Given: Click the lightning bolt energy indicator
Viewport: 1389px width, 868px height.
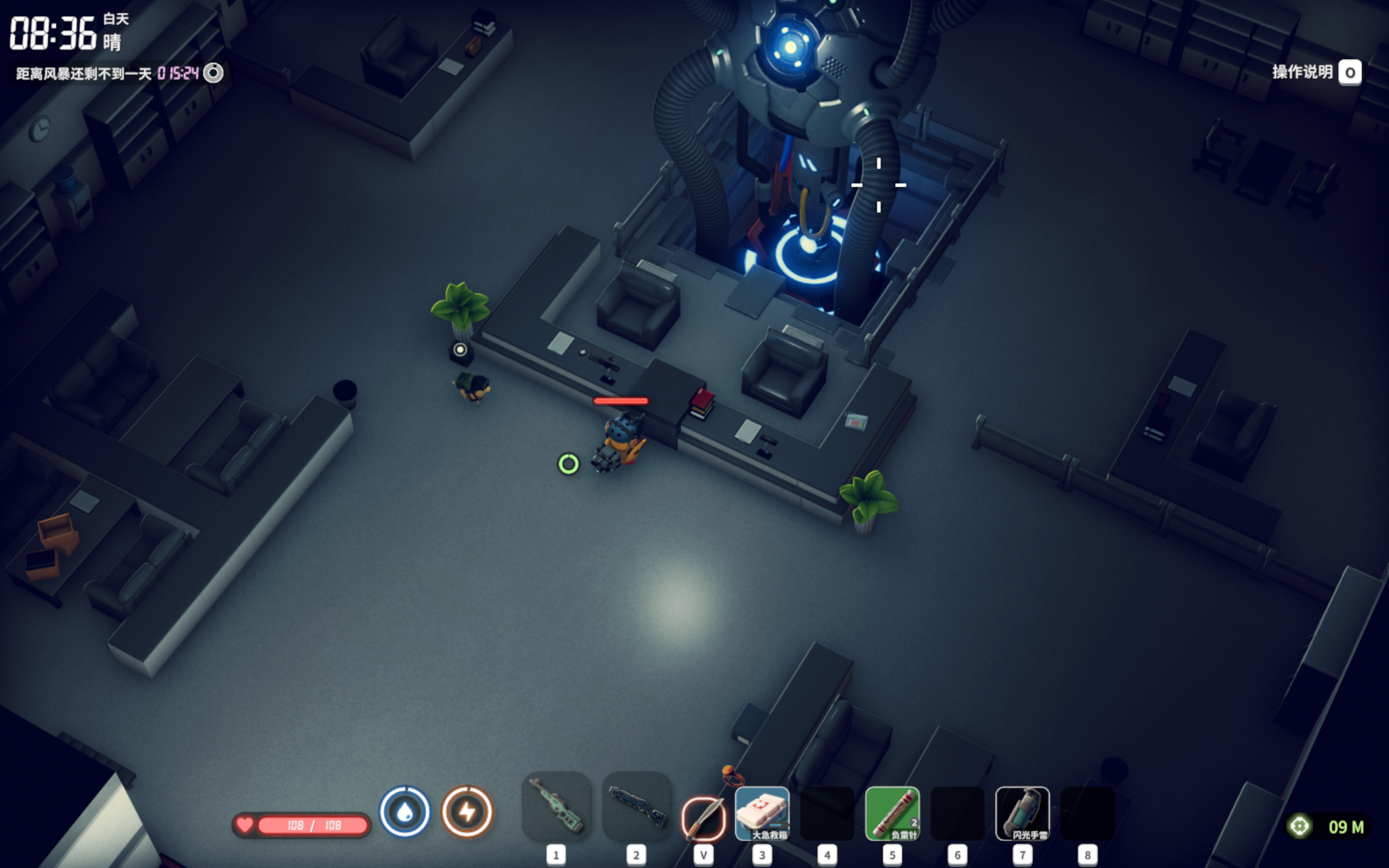Looking at the screenshot, I should pyautogui.click(x=467, y=812).
